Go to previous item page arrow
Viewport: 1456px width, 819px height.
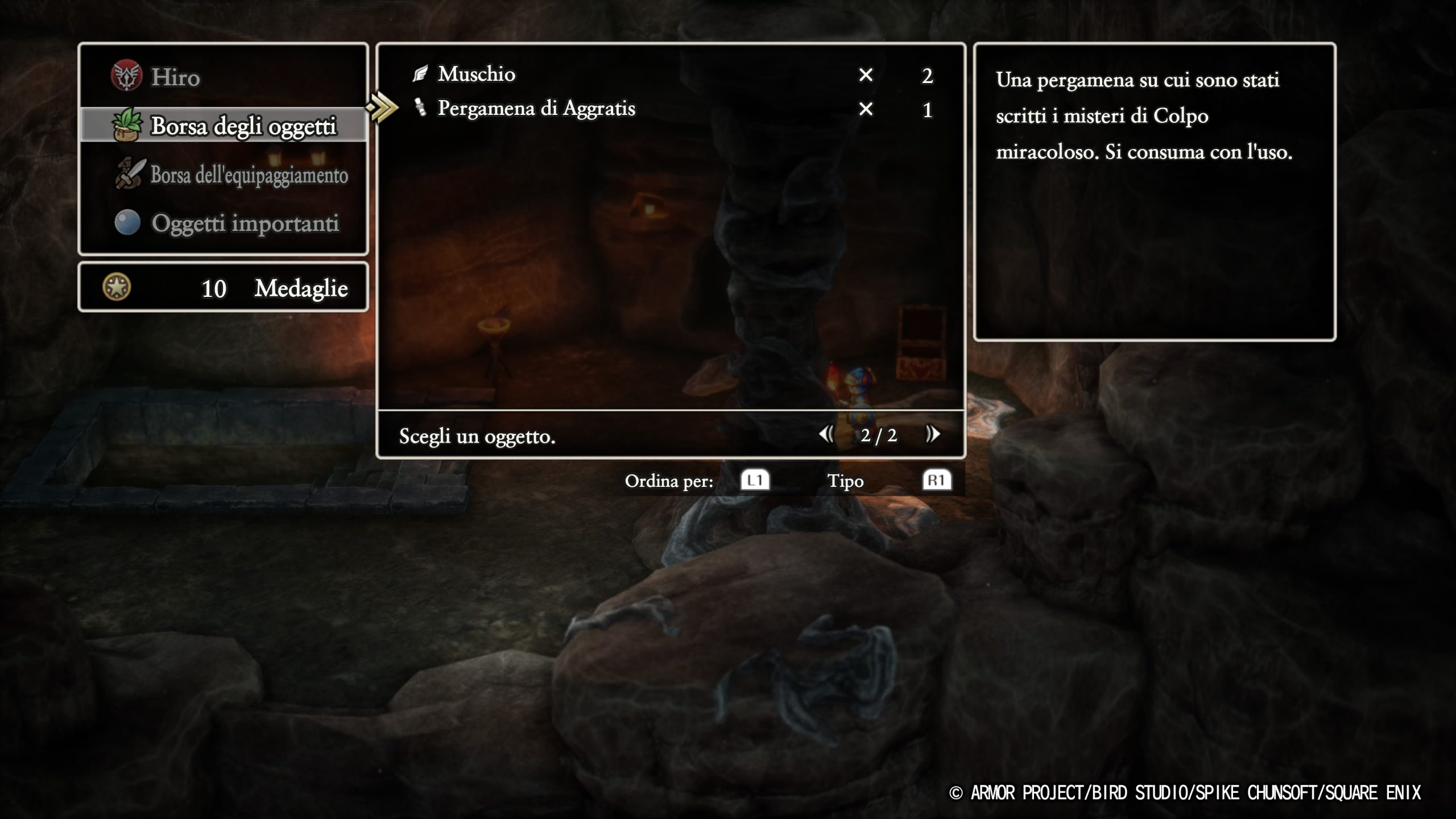pos(826,435)
